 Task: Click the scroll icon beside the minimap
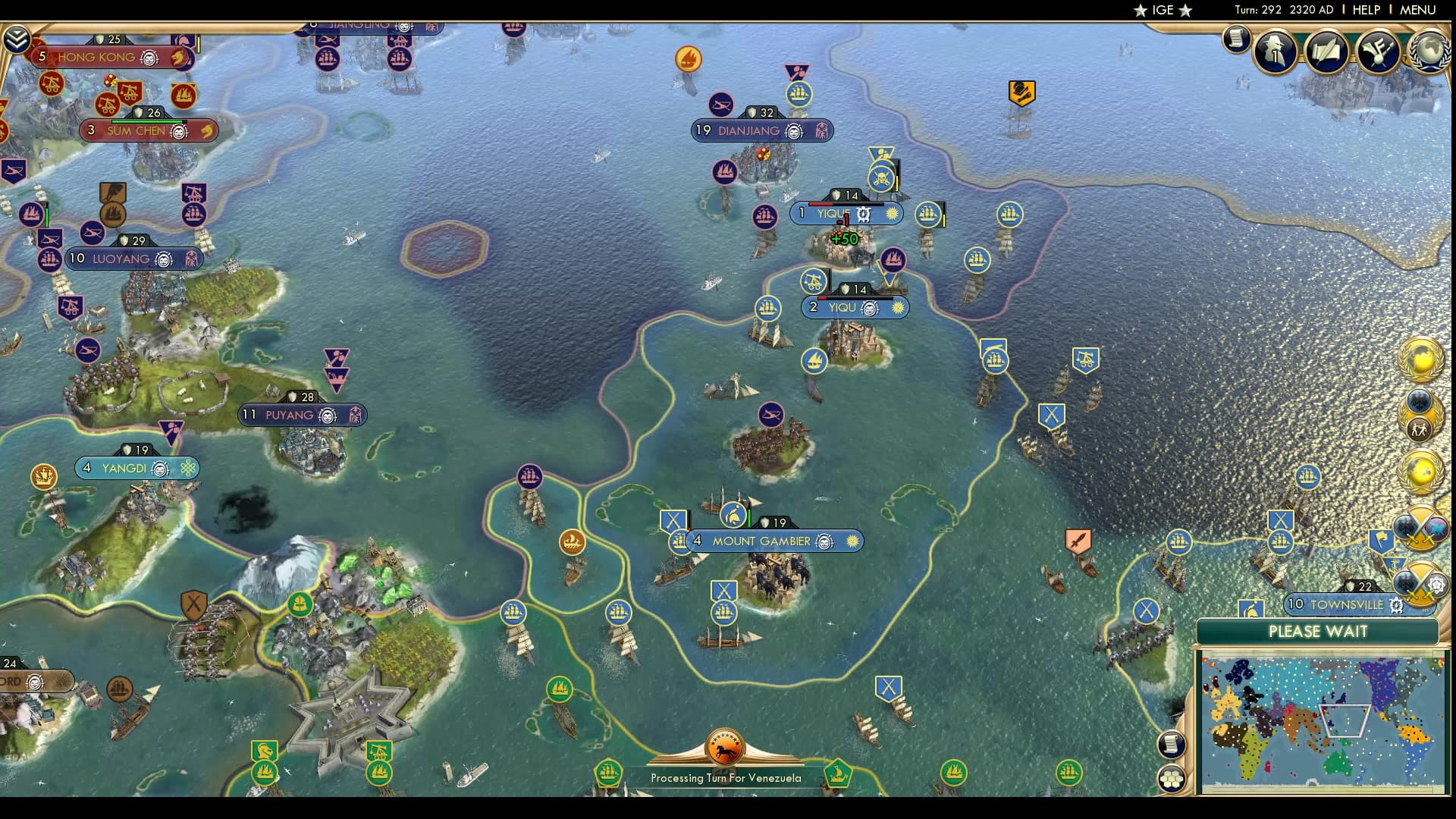click(x=1172, y=743)
